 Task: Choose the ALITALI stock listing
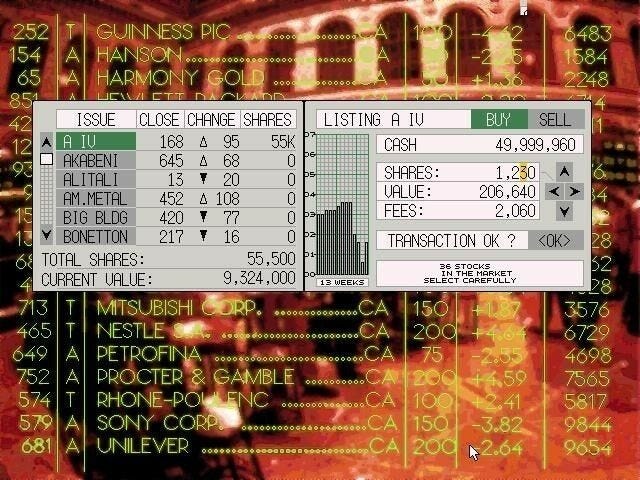(x=95, y=180)
